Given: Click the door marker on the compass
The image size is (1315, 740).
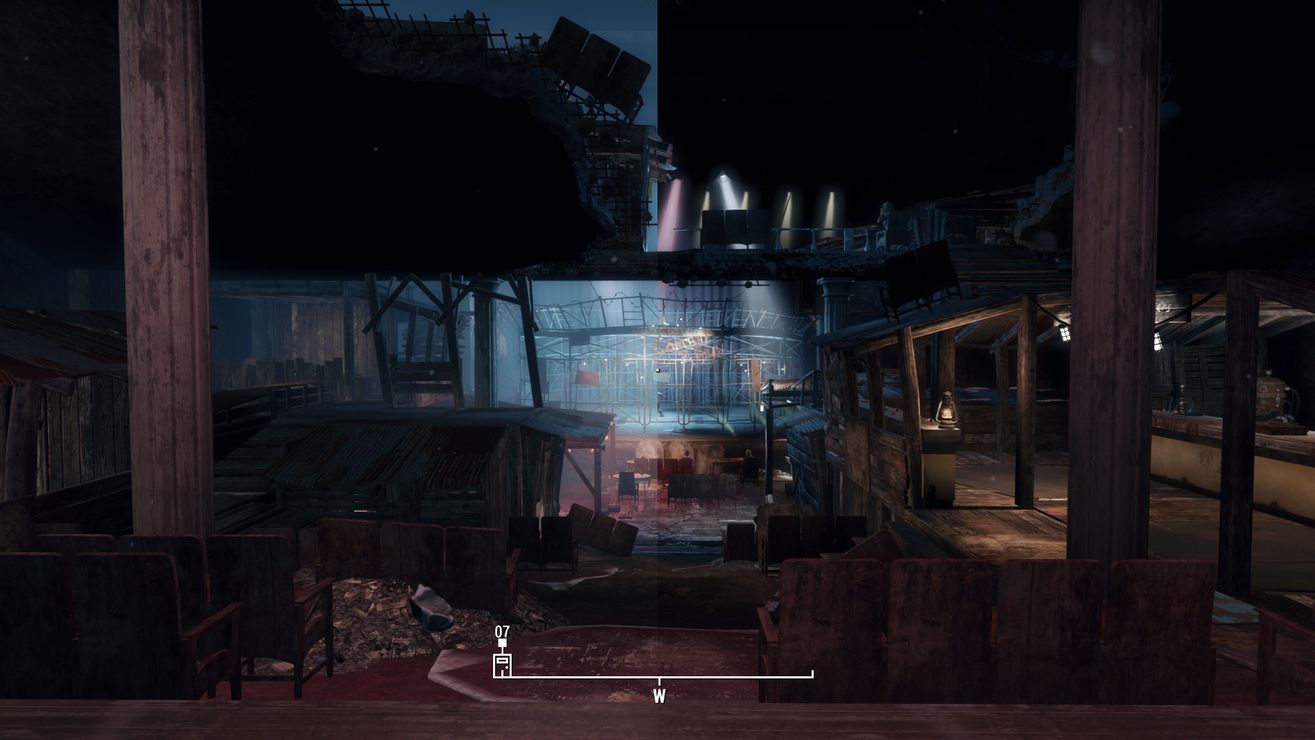Looking at the screenshot, I should click(502, 664).
